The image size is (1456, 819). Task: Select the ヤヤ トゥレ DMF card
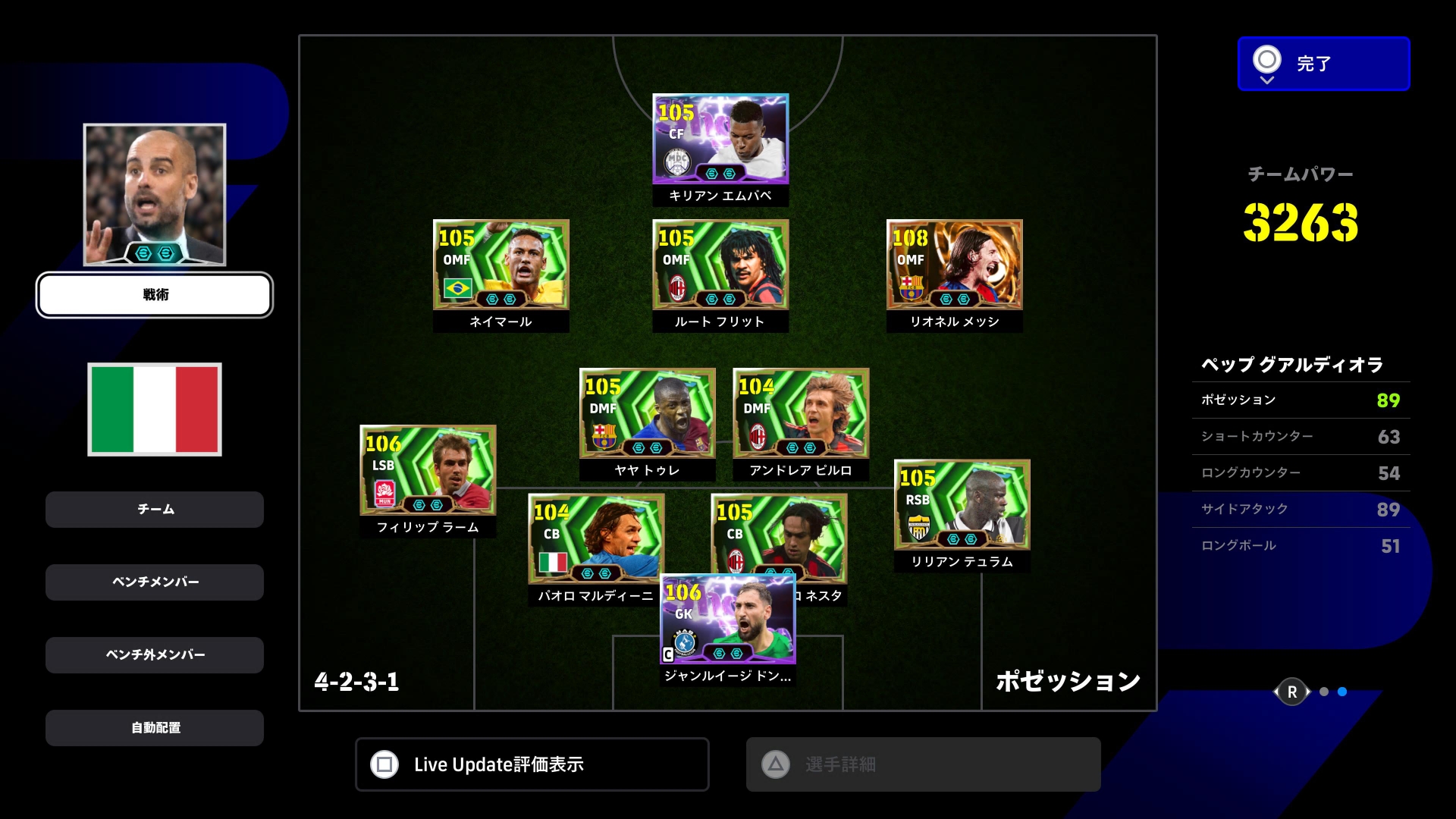click(x=647, y=414)
